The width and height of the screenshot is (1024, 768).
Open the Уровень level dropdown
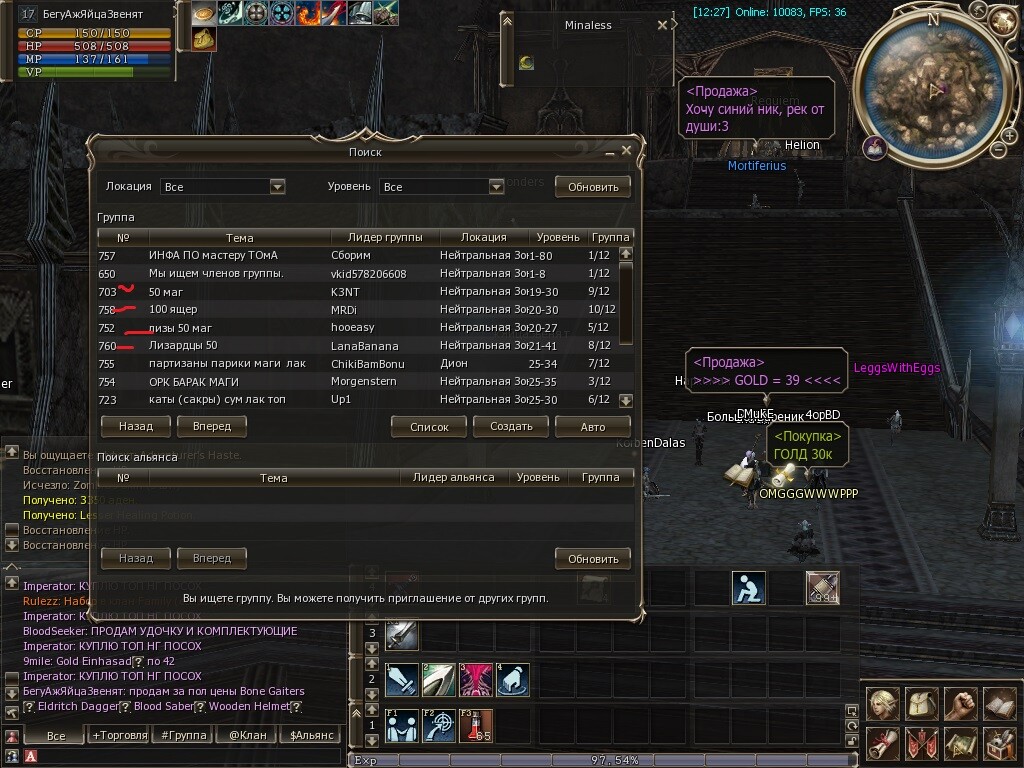496,187
